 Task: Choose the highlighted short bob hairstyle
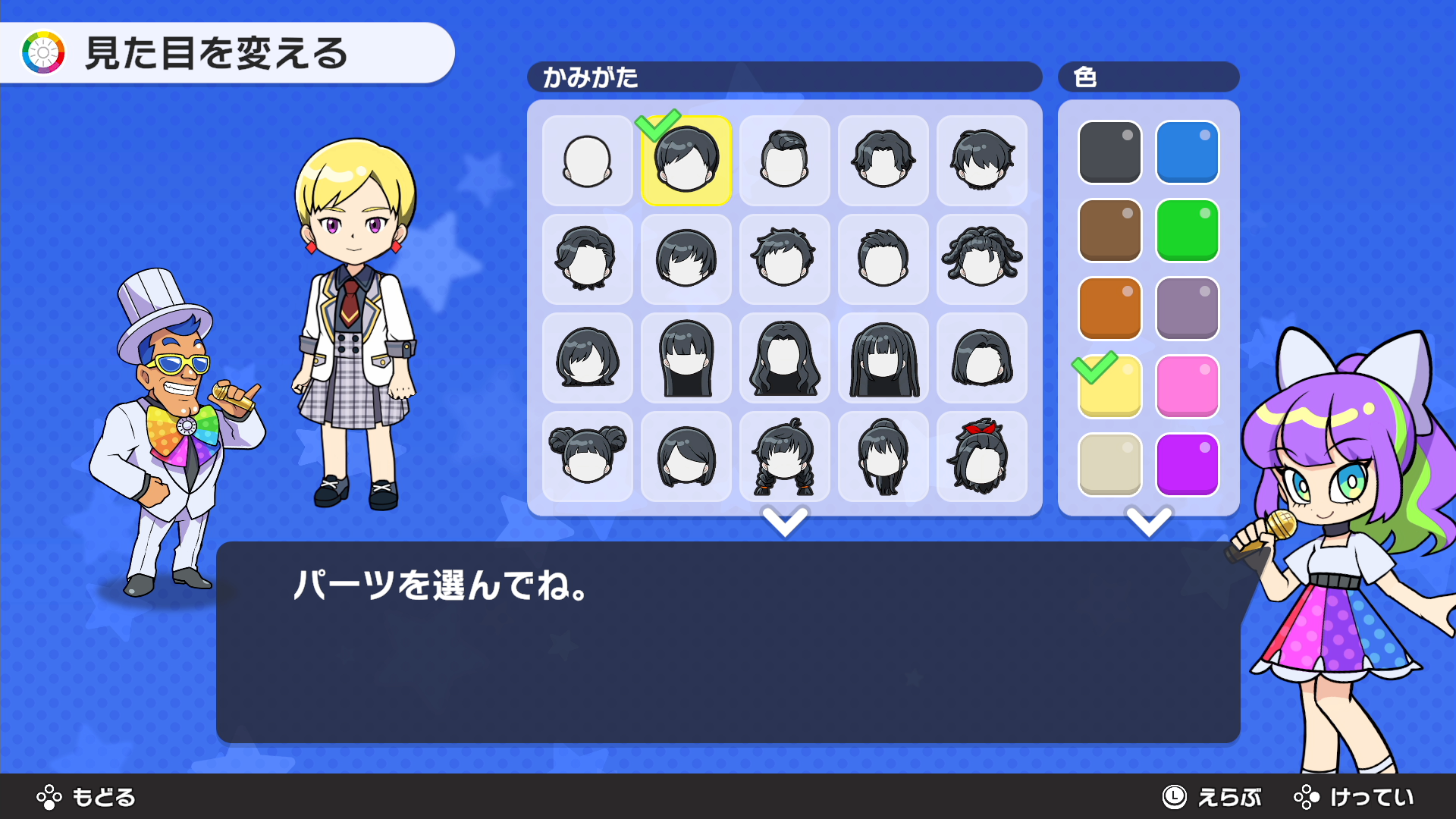point(686,161)
